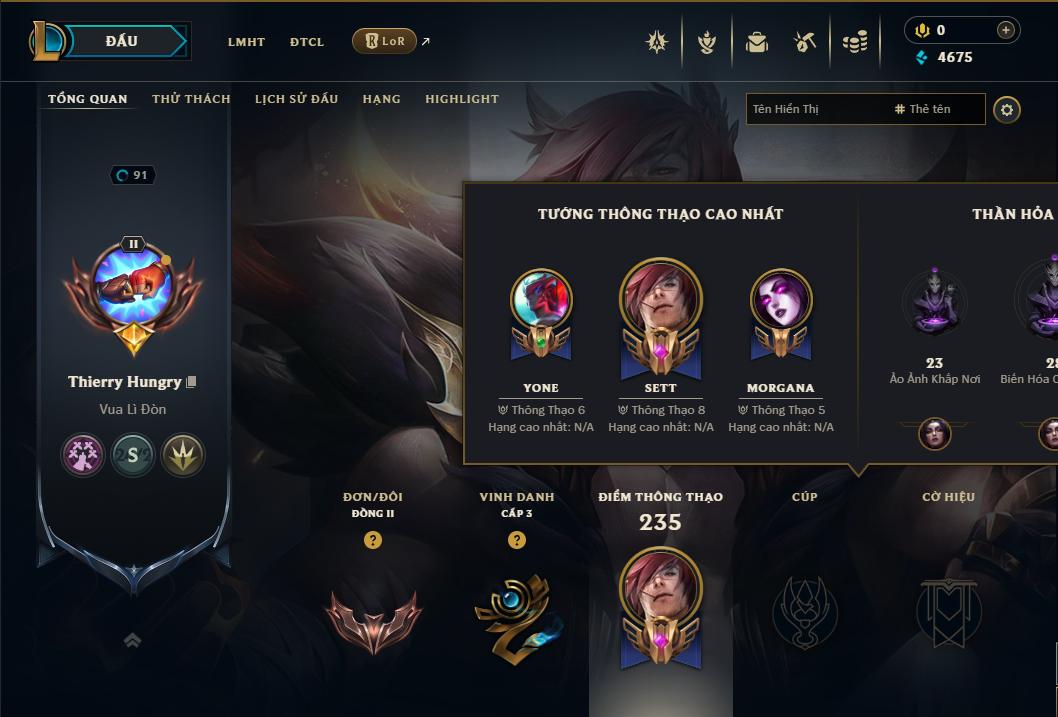This screenshot has width=1058, height=717.
Task: Show the HIGHLIGHT tab
Action: pyautogui.click(x=461, y=99)
